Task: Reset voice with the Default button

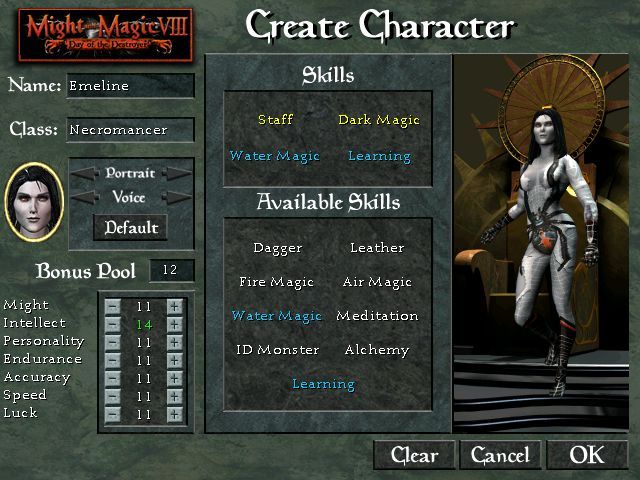Action: 131,227
